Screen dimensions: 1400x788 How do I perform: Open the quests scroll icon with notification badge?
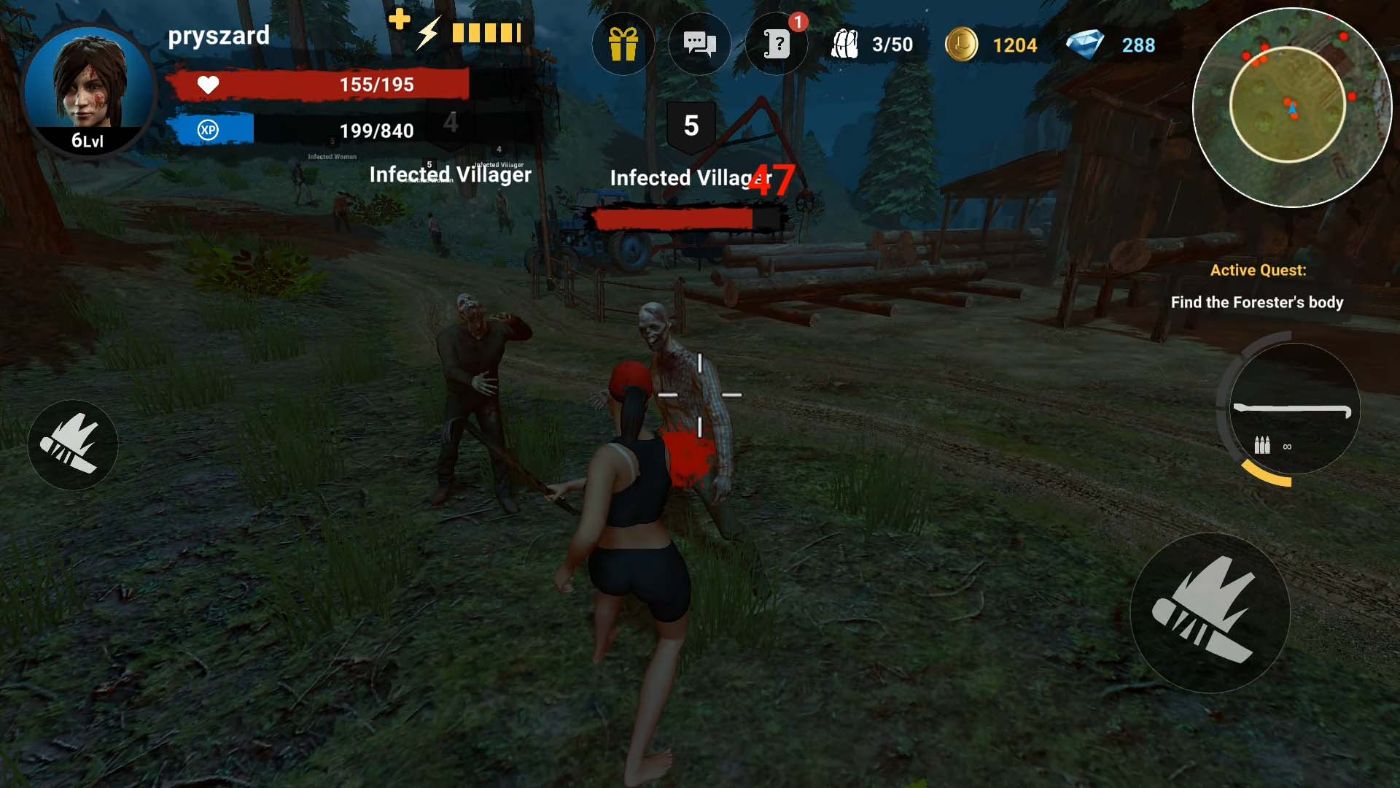[x=776, y=43]
